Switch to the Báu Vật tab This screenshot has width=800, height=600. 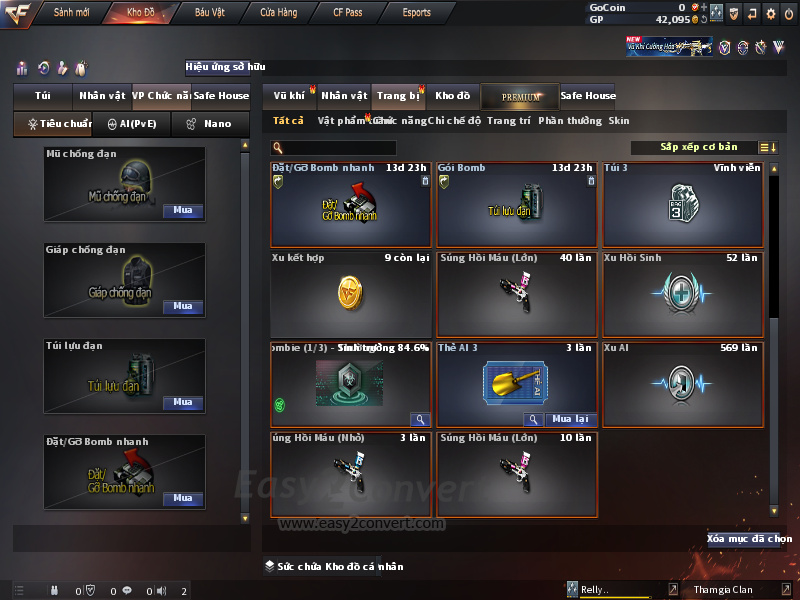(x=210, y=13)
